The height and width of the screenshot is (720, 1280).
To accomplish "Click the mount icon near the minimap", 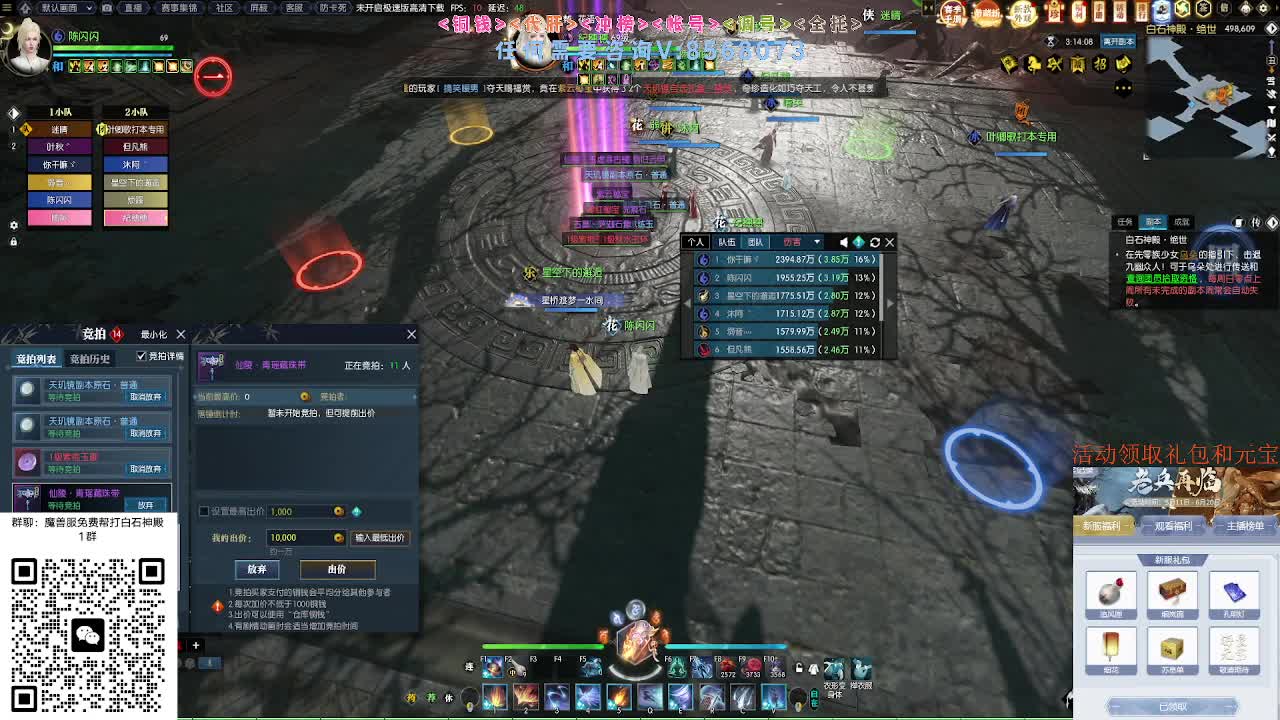I will coord(1033,62).
